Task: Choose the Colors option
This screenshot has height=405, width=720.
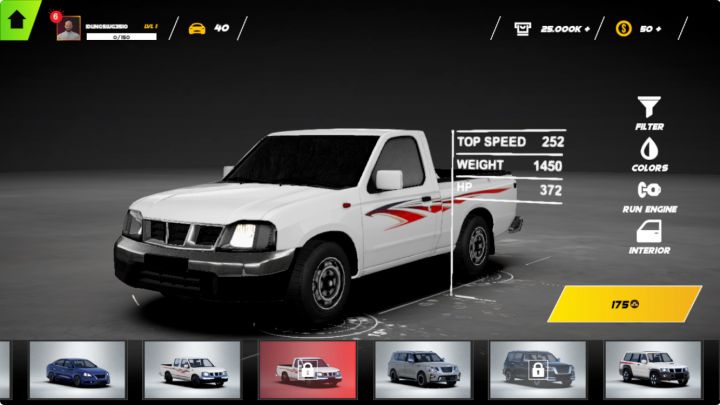Action: (x=649, y=153)
